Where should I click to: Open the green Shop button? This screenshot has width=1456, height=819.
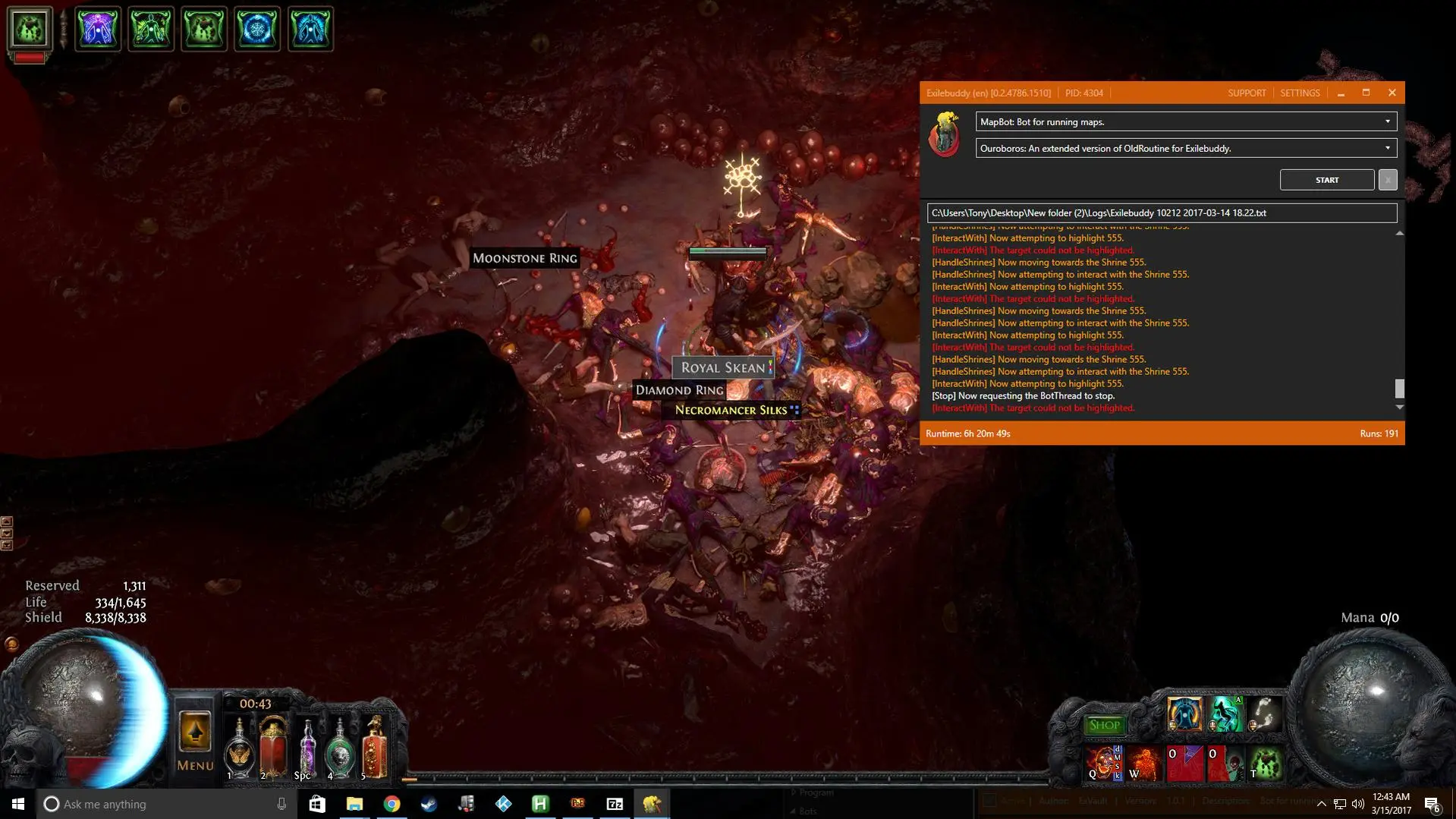(x=1103, y=725)
